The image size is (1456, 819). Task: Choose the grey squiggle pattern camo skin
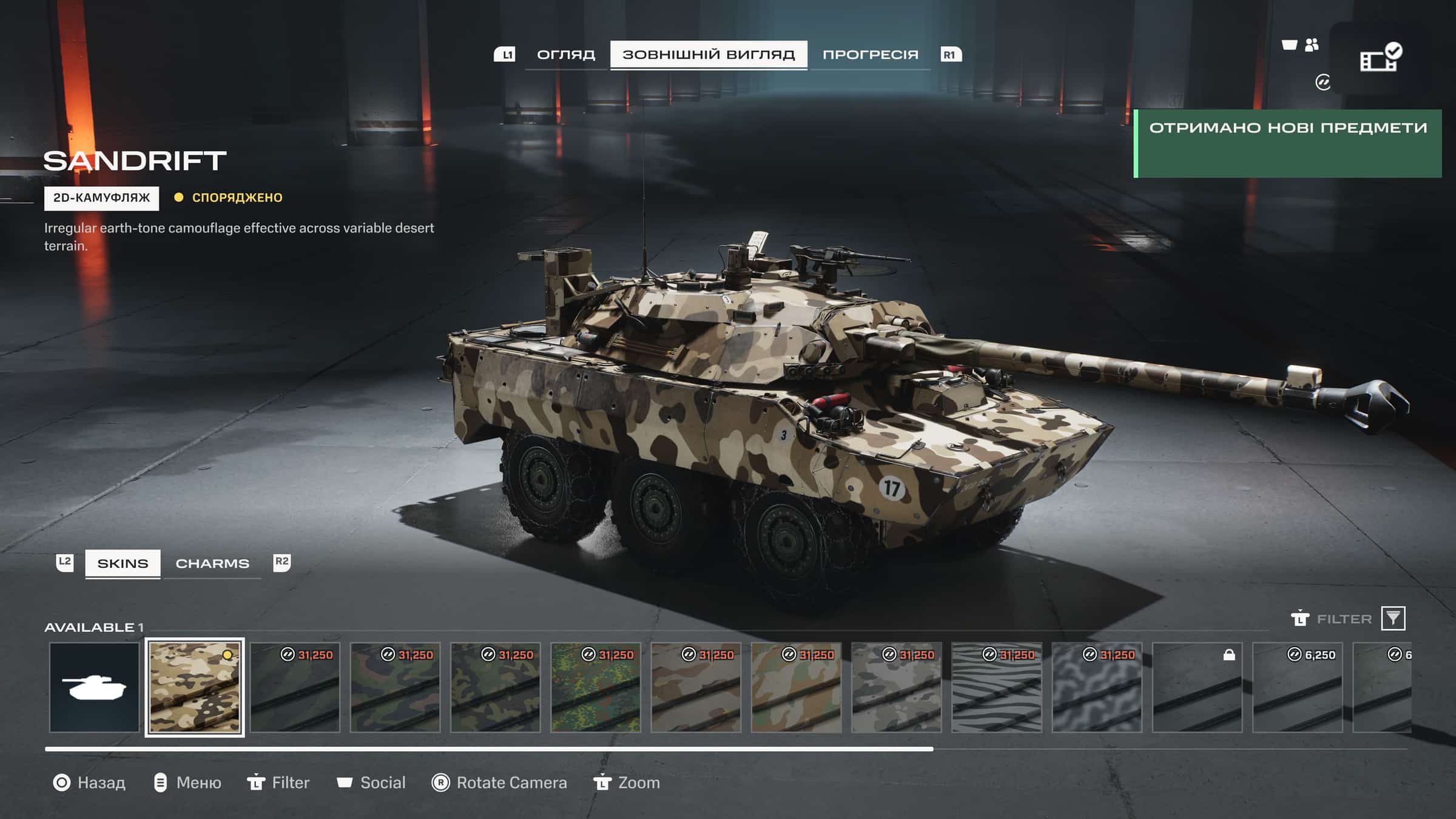(1097, 687)
